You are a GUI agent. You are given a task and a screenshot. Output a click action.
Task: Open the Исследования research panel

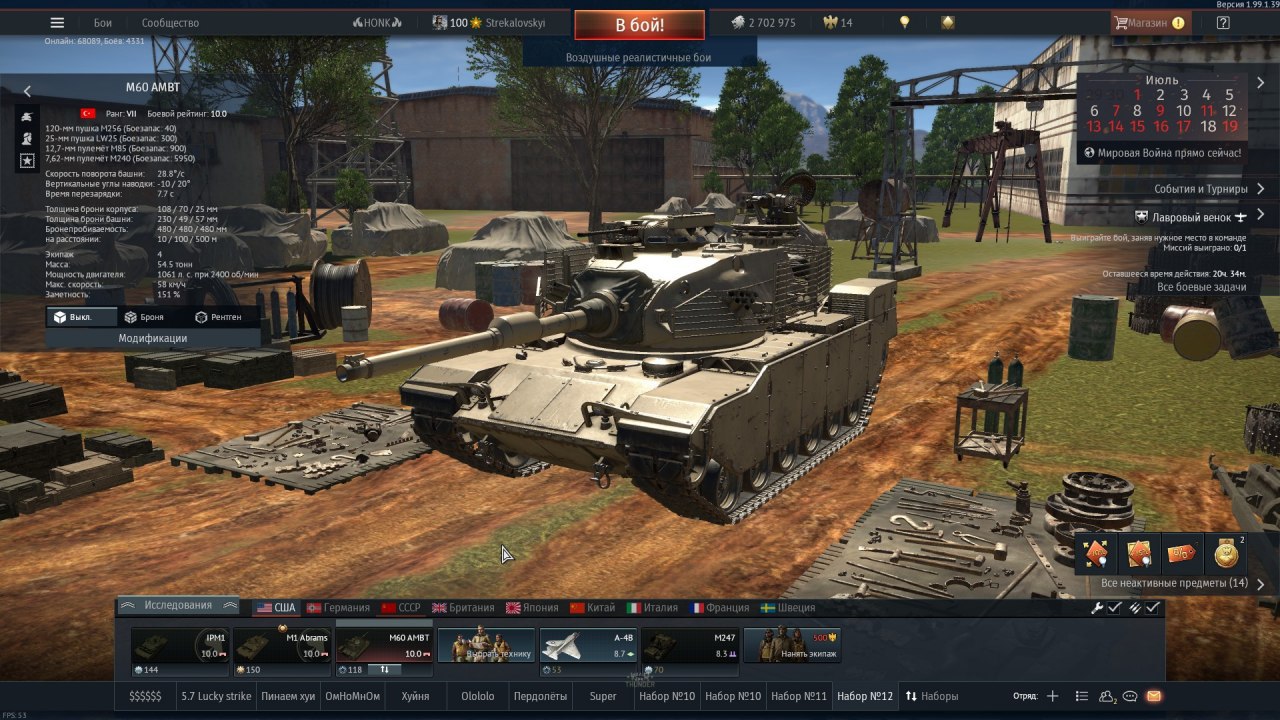click(x=178, y=606)
